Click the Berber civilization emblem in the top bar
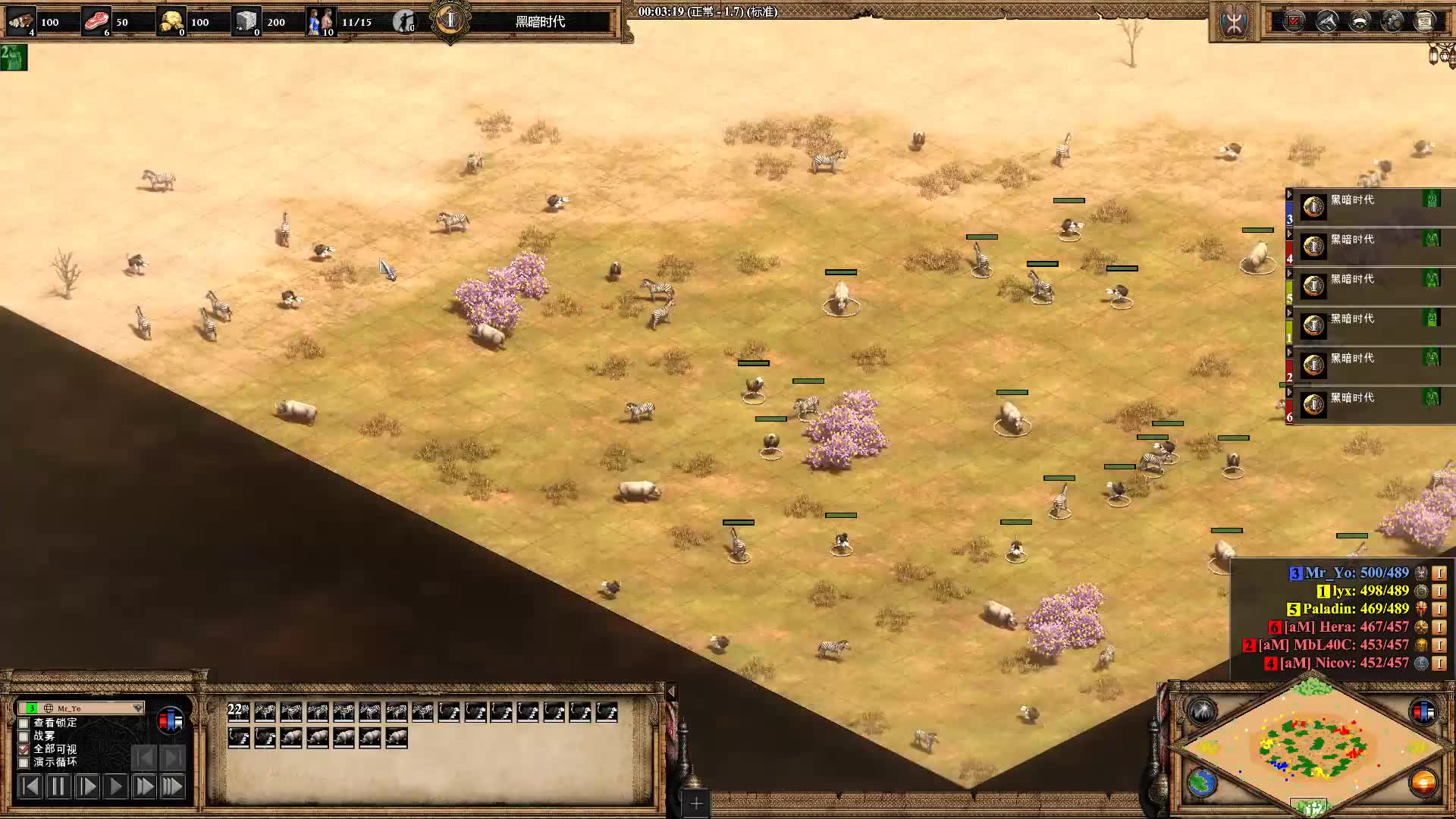Screen dimensions: 1456x819 tap(1235, 21)
